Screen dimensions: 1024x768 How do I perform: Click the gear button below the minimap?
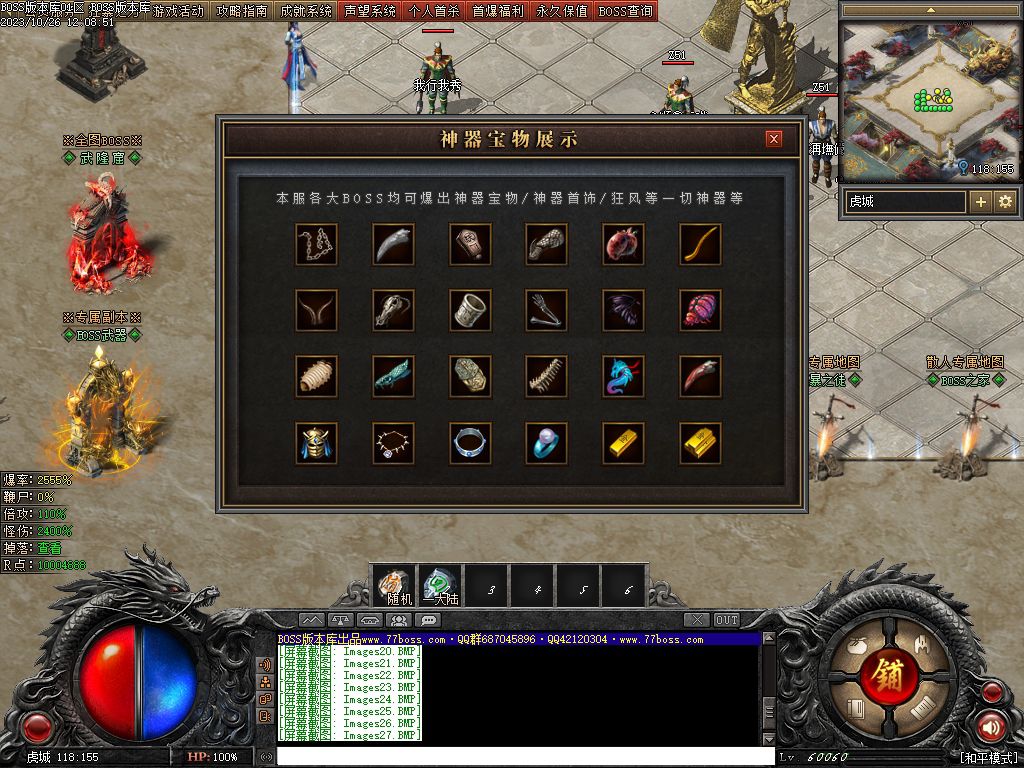[1005, 202]
